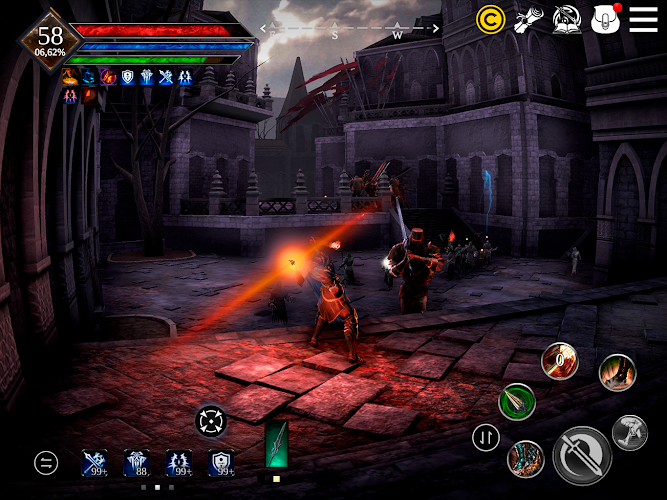667x500 pixels.
Task: Tap the yellow coin currency shop icon
Action: tap(489, 19)
